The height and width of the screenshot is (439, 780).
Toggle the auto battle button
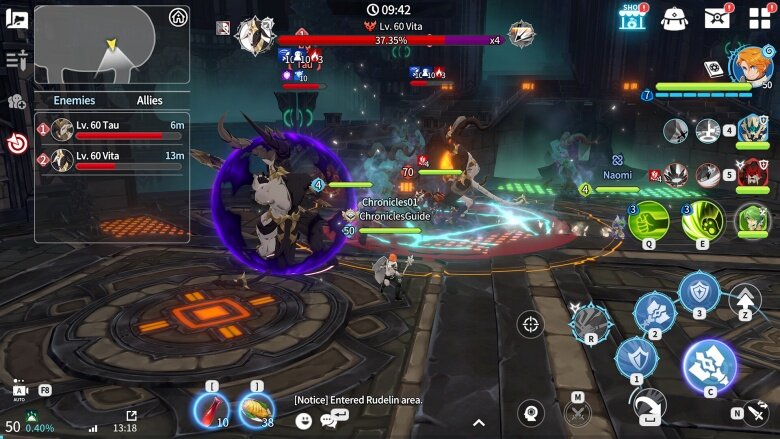[x=19, y=390]
